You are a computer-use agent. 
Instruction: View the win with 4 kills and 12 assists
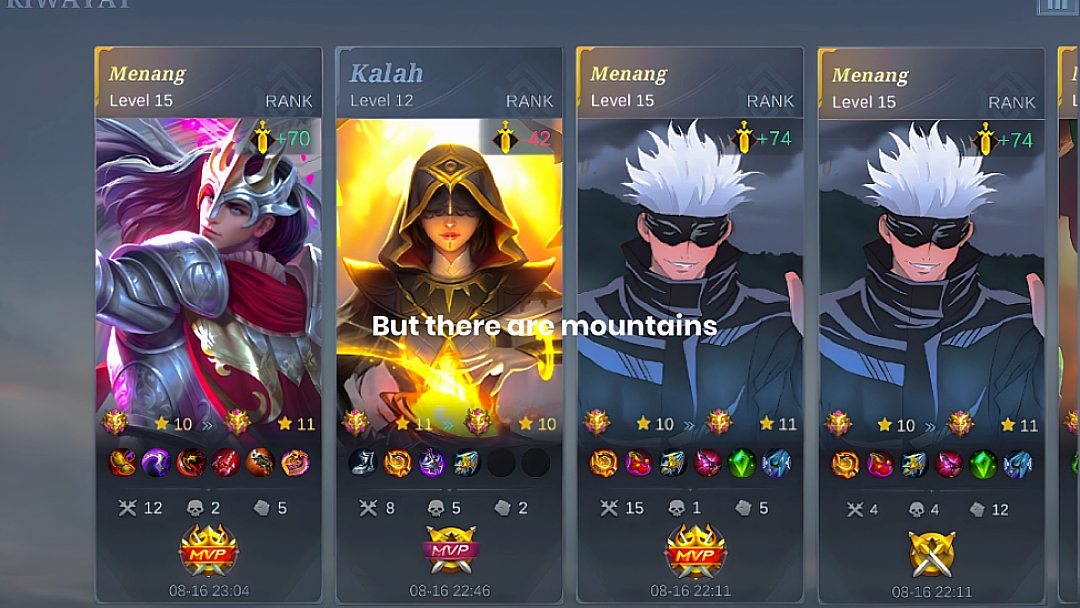pyautogui.click(x=931, y=300)
